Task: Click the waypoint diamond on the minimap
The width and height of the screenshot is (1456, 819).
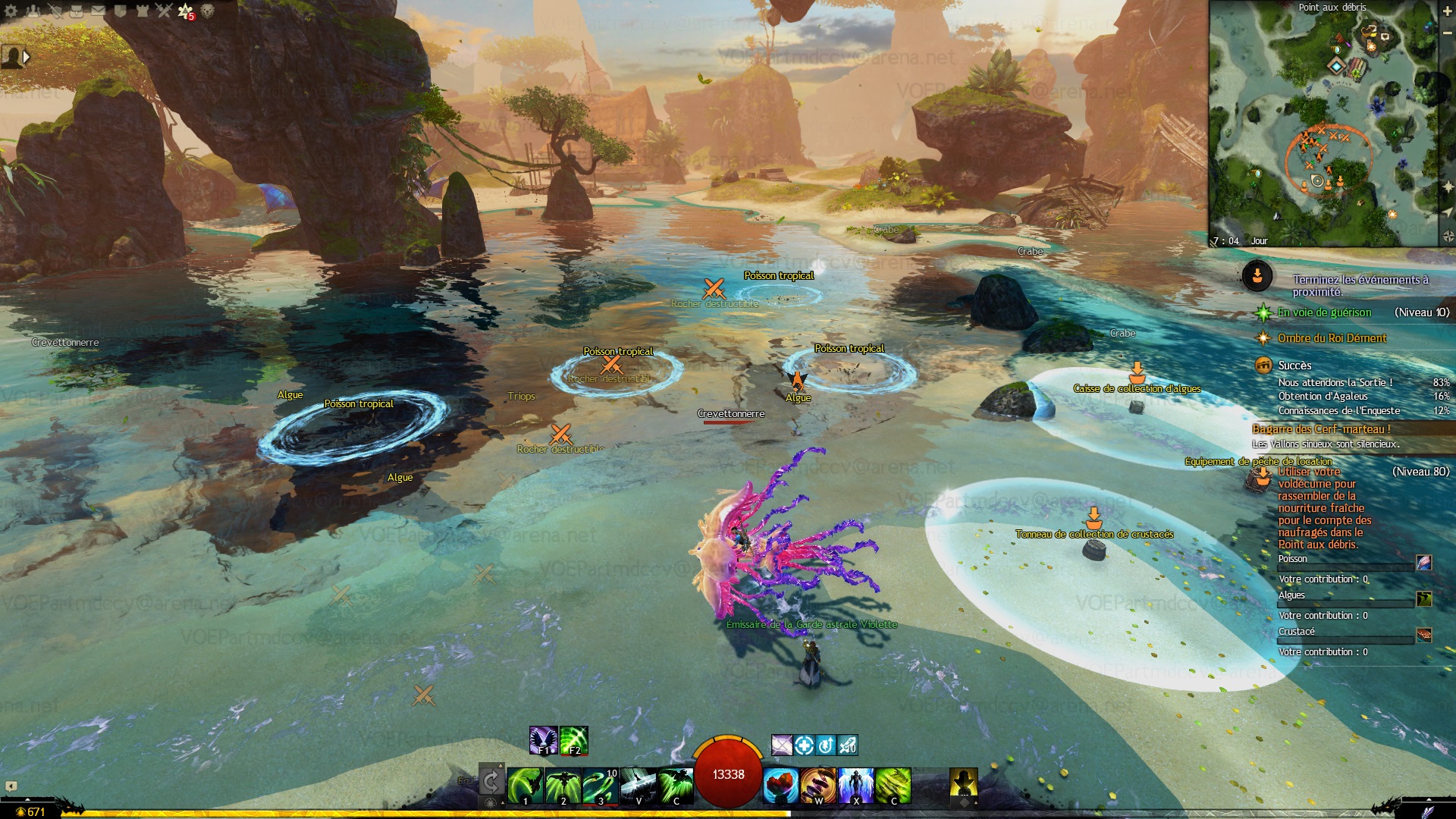Action: 1336,66
